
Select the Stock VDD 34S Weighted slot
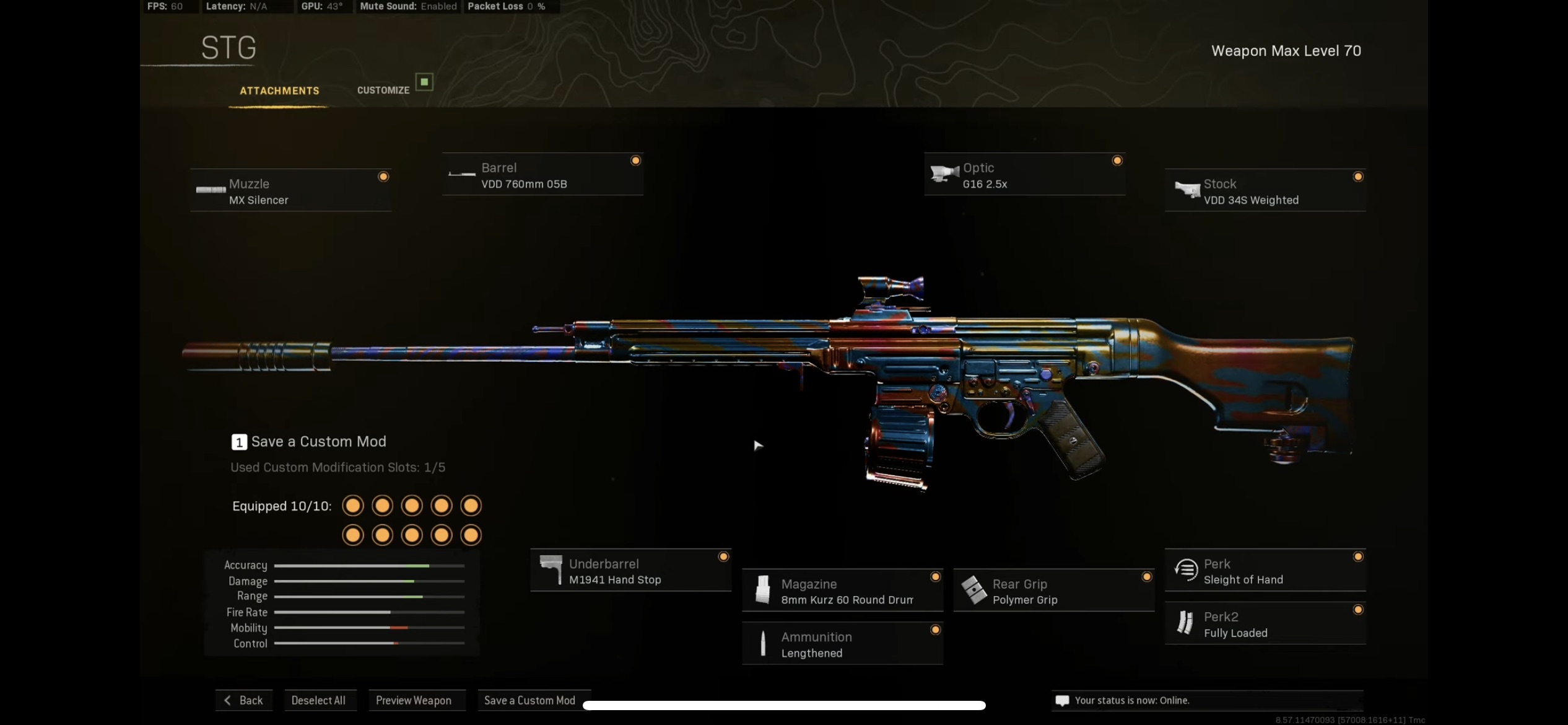(x=1265, y=191)
